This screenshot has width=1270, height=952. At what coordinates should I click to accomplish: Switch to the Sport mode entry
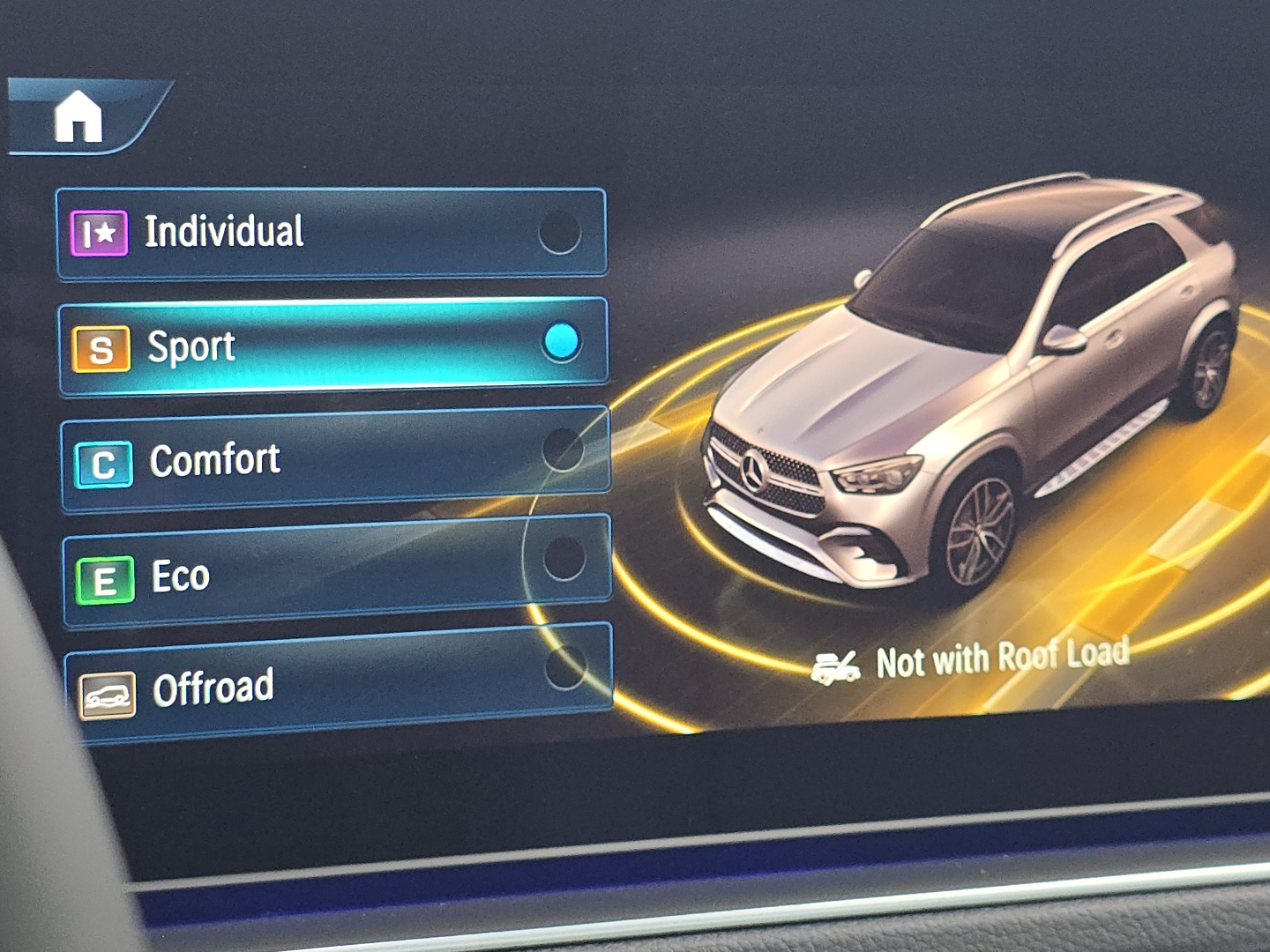pyautogui.click(x=332, y=346)
